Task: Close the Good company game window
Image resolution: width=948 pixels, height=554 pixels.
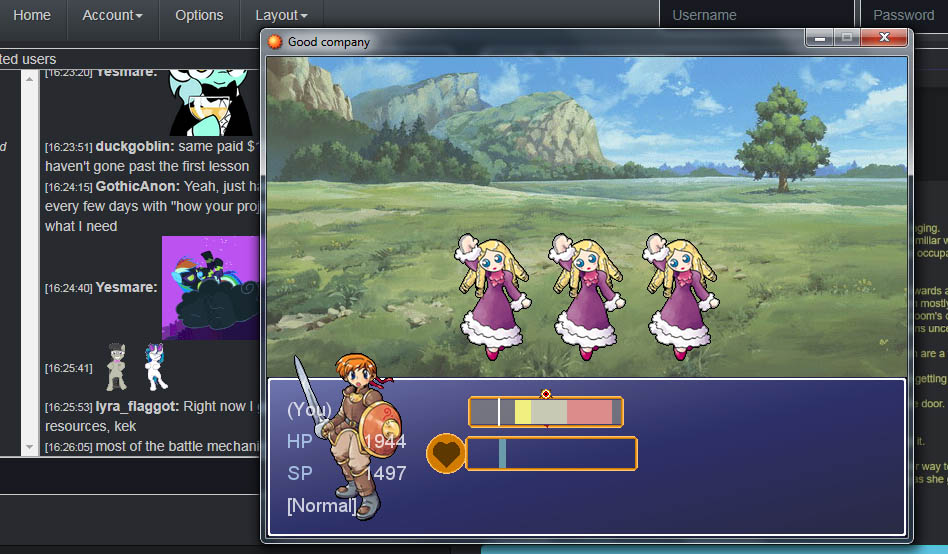Action: (884, 38)
